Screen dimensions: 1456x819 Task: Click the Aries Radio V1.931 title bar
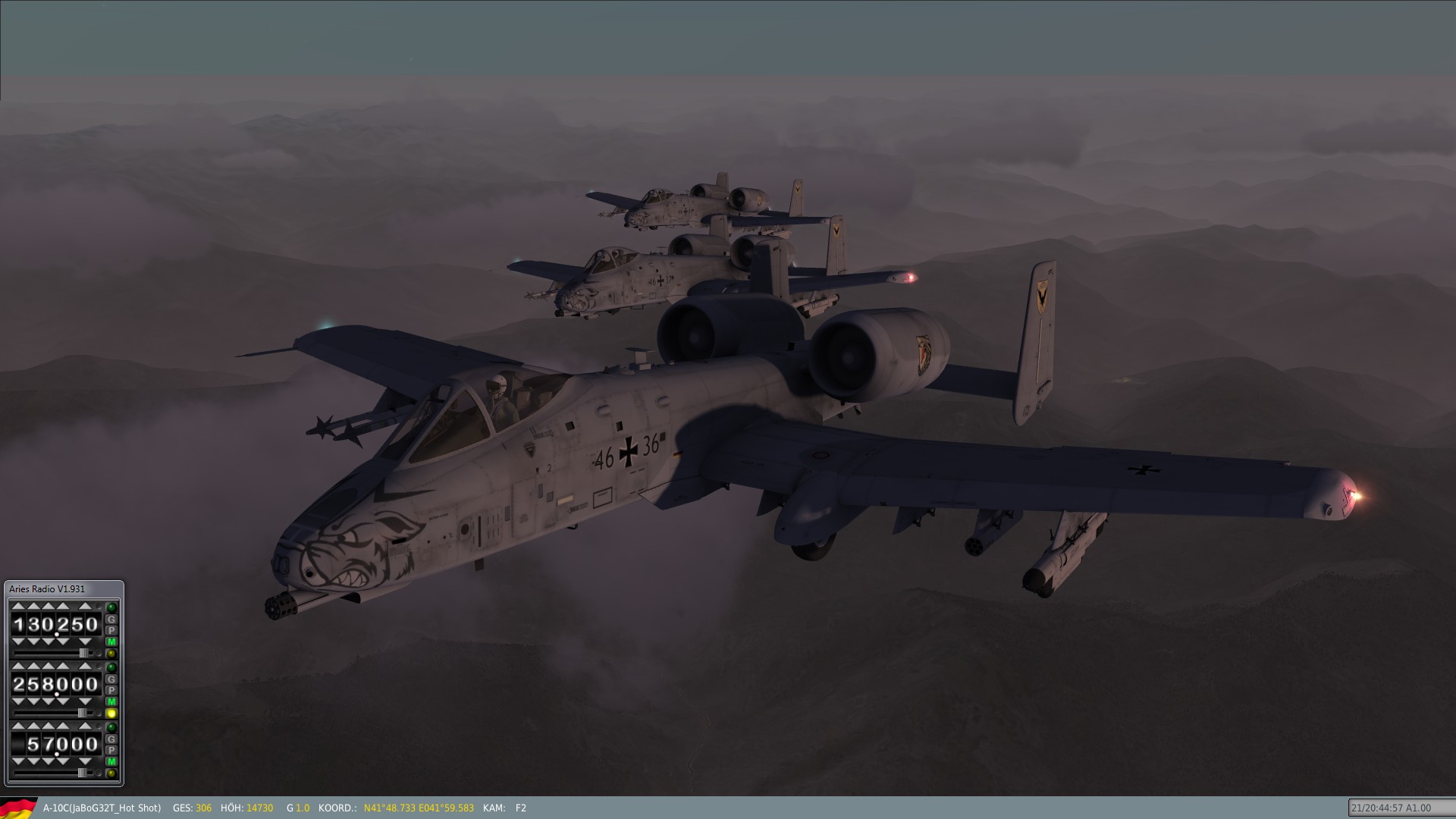tap(64, 589)
